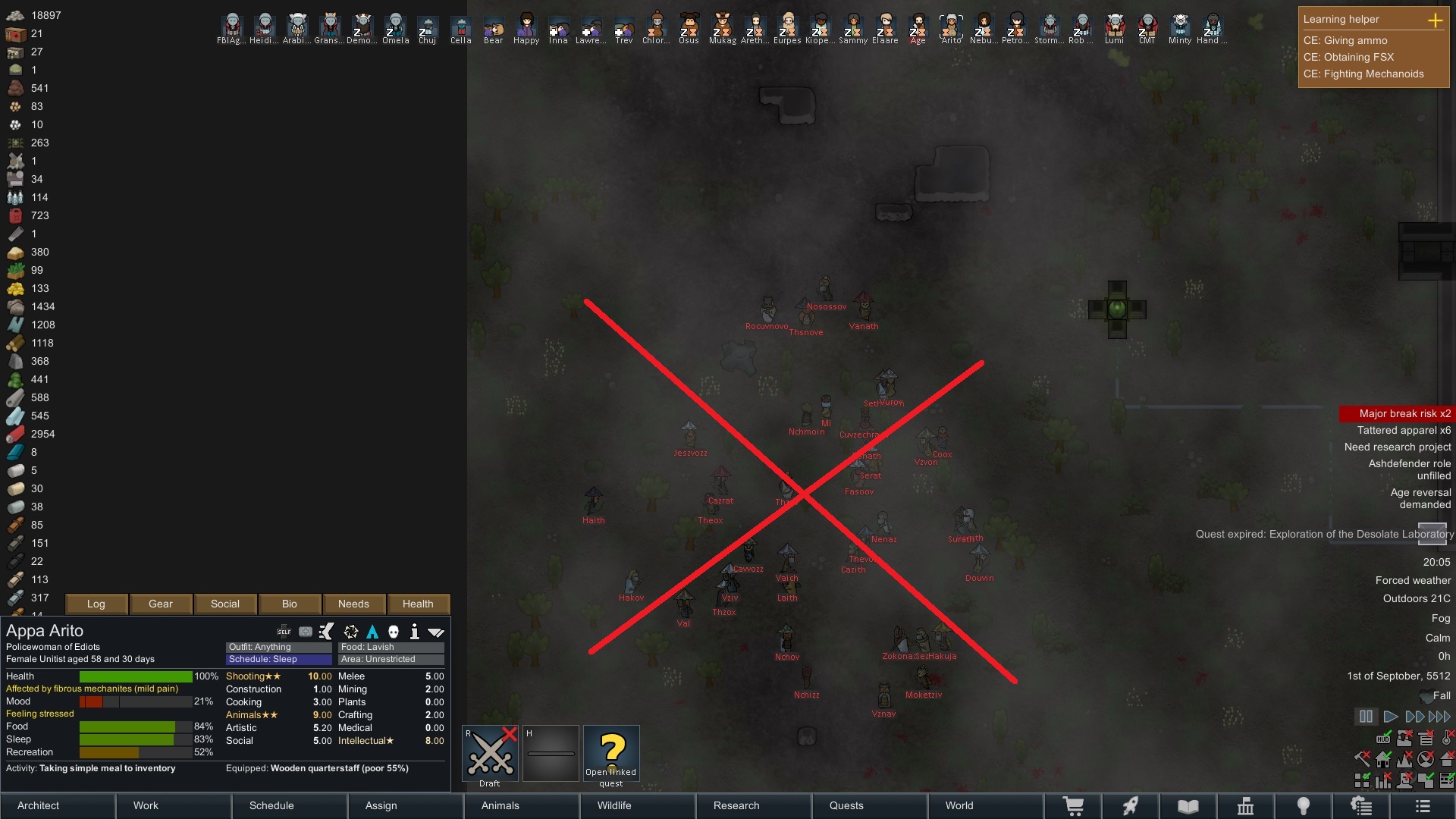Open the info card with the 'i' icon
The image size is (1456, 819).
pyautogui.click(x=415, y=631)
